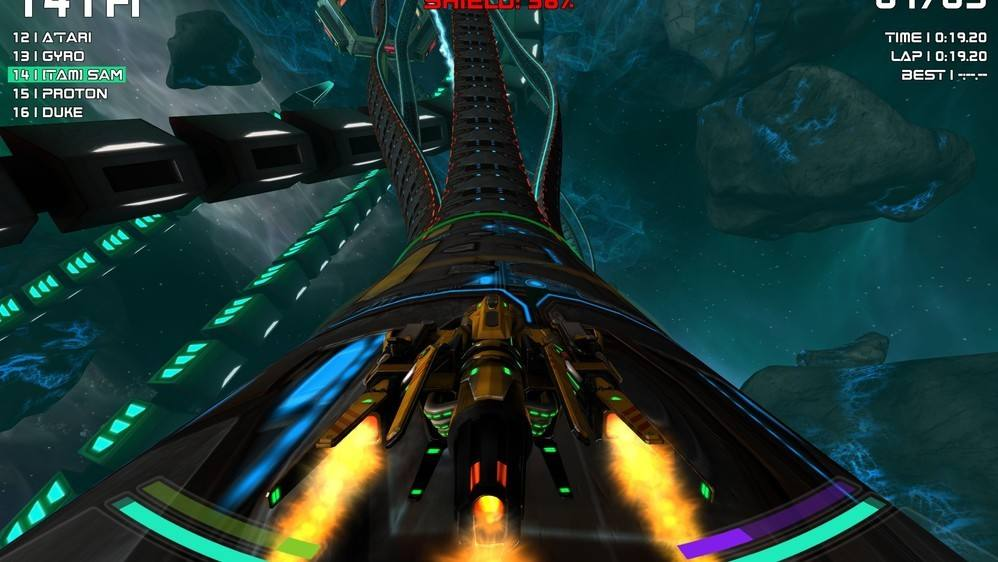Choose PROTON in the racer list
Screen dimensions: 998x562
[60, 94]
